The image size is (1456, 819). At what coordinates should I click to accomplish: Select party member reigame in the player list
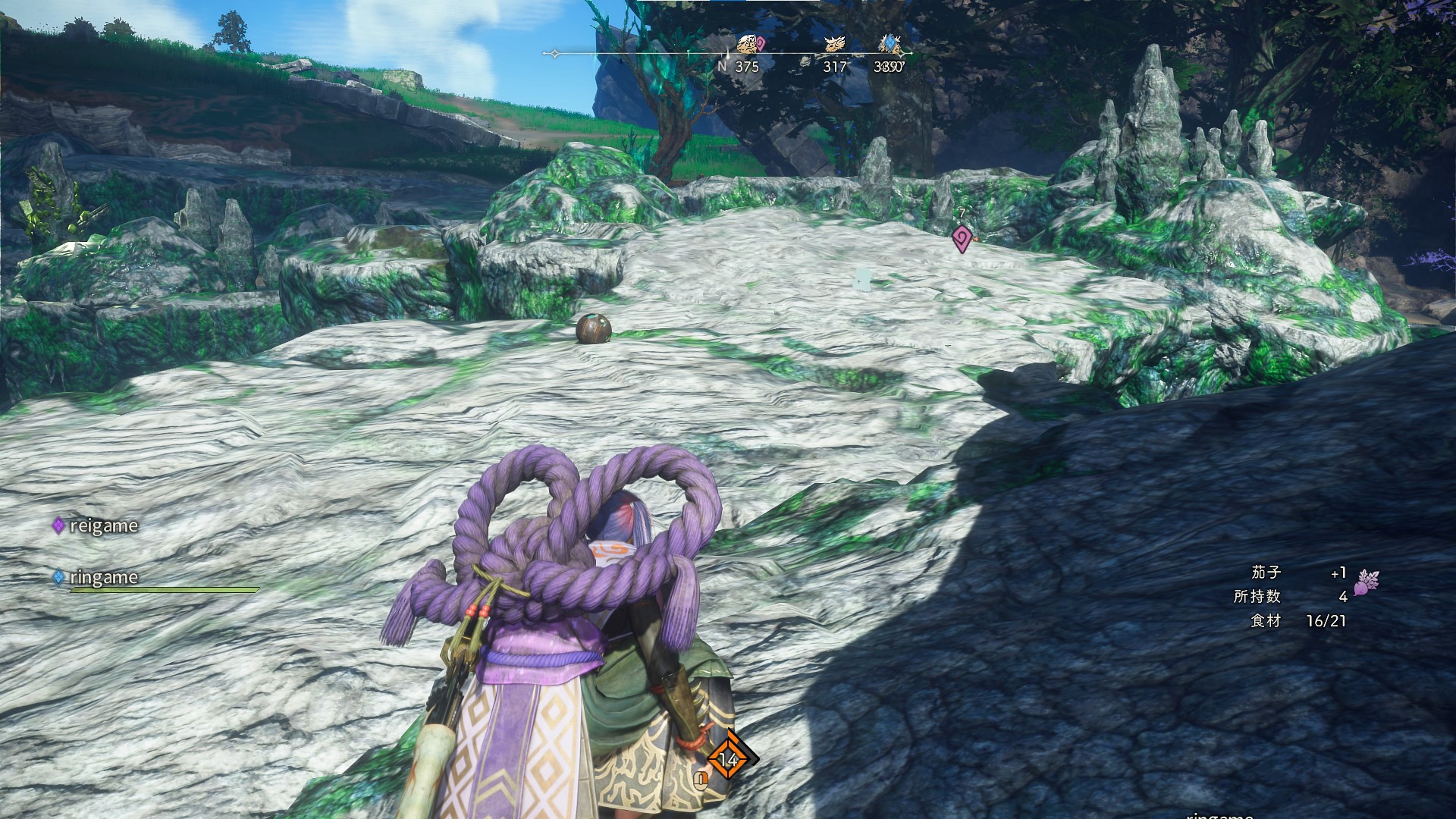point(96,526)
